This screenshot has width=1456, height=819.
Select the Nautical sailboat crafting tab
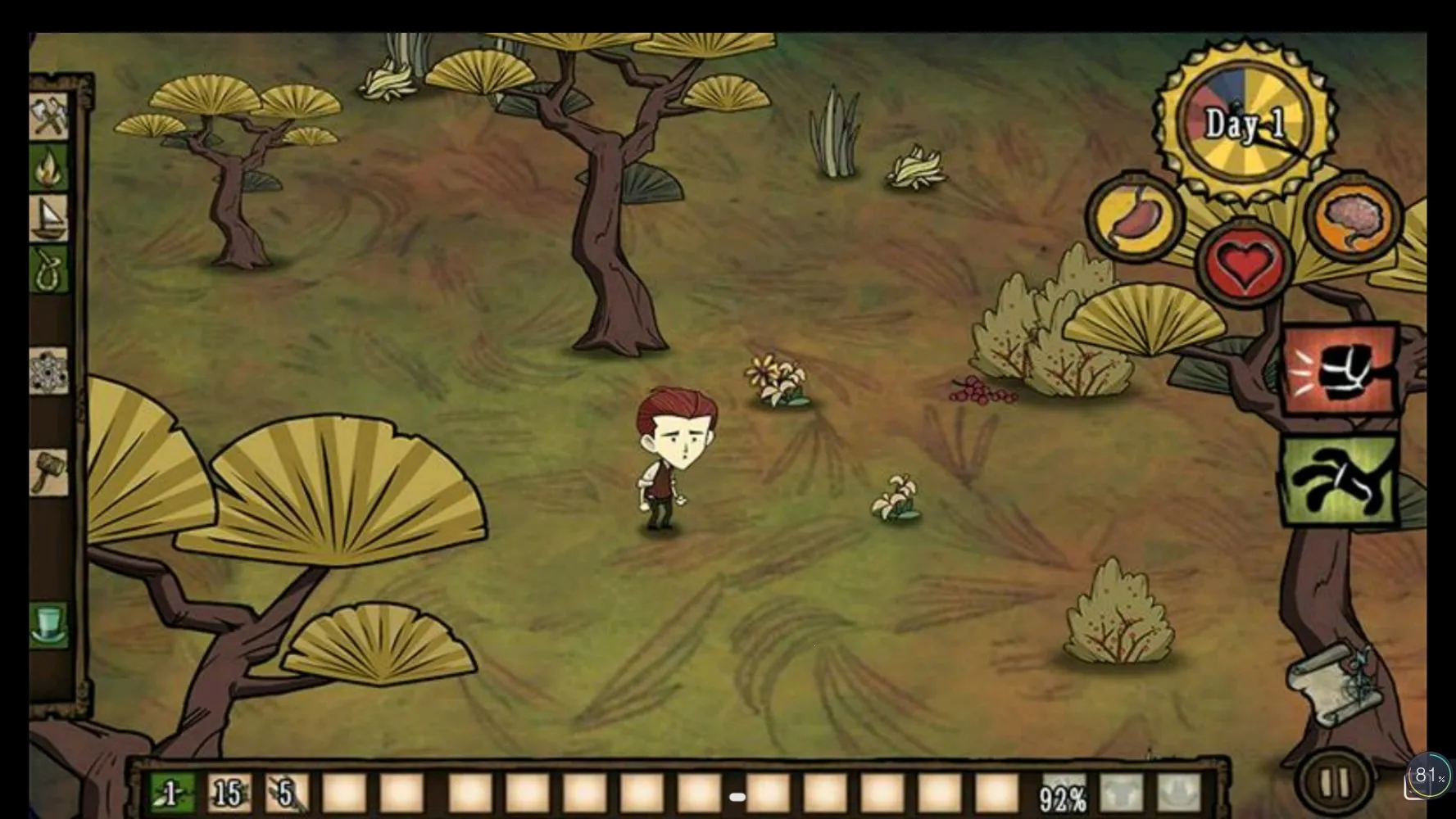(49, 218)
